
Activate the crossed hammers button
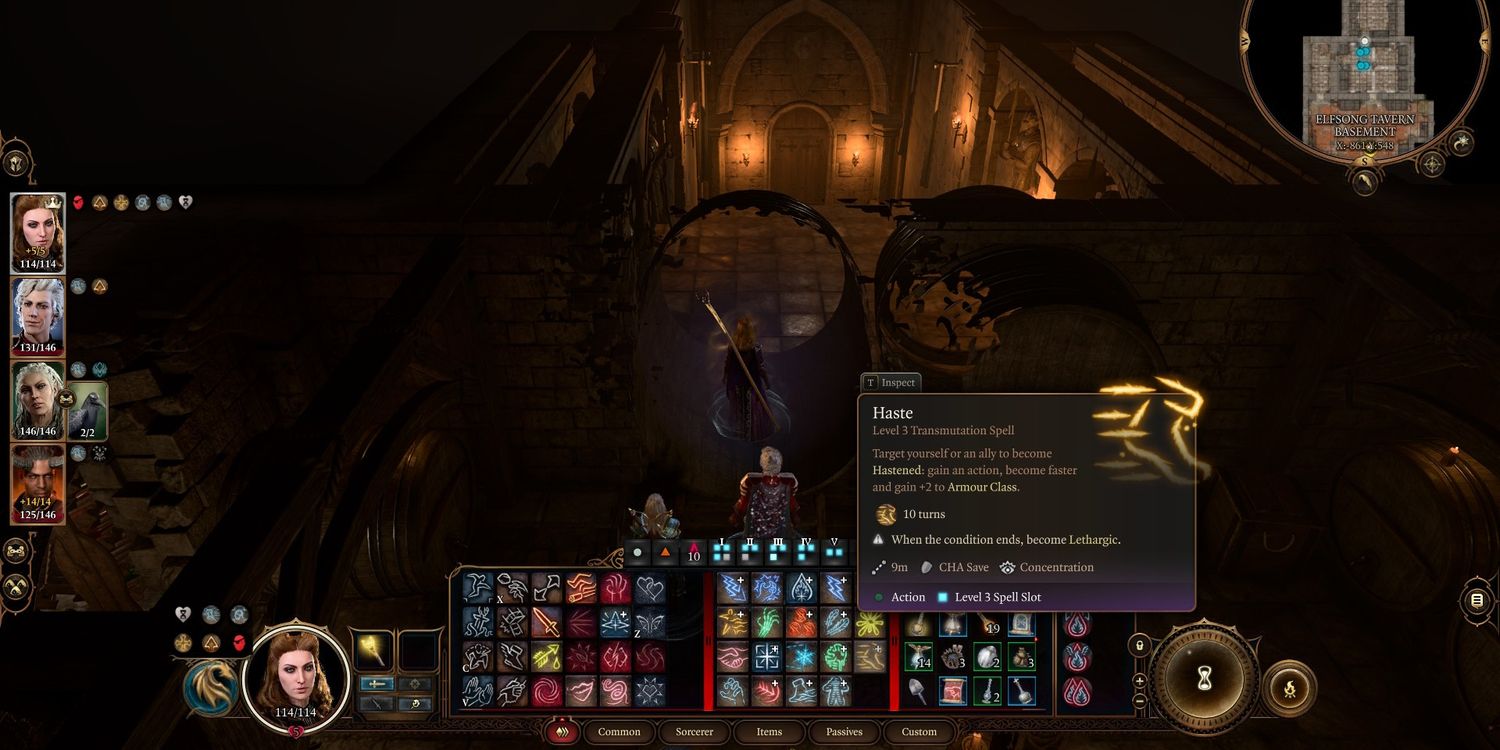pos(15,588)
